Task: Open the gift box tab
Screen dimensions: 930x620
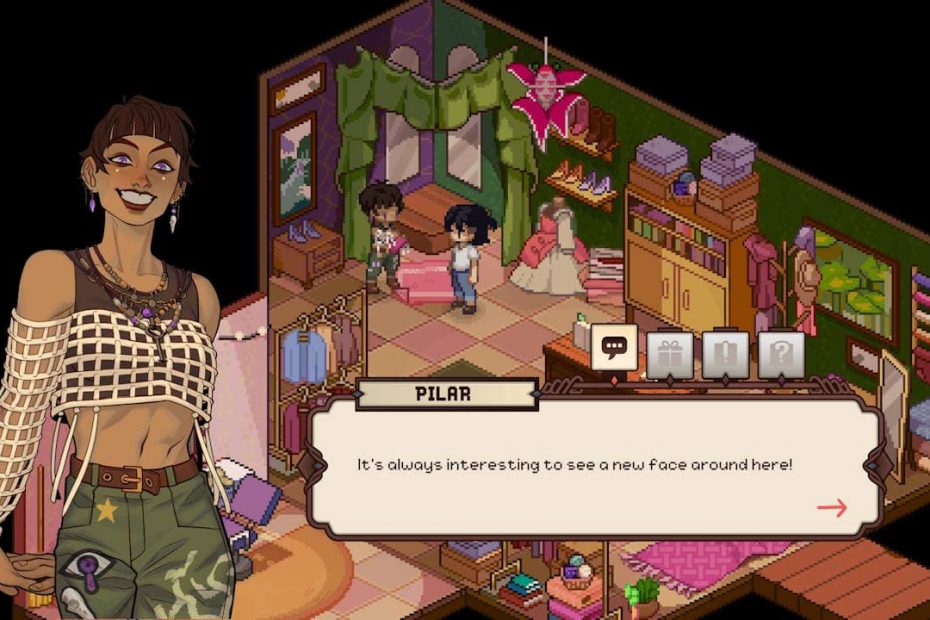Action: point(669,355)
